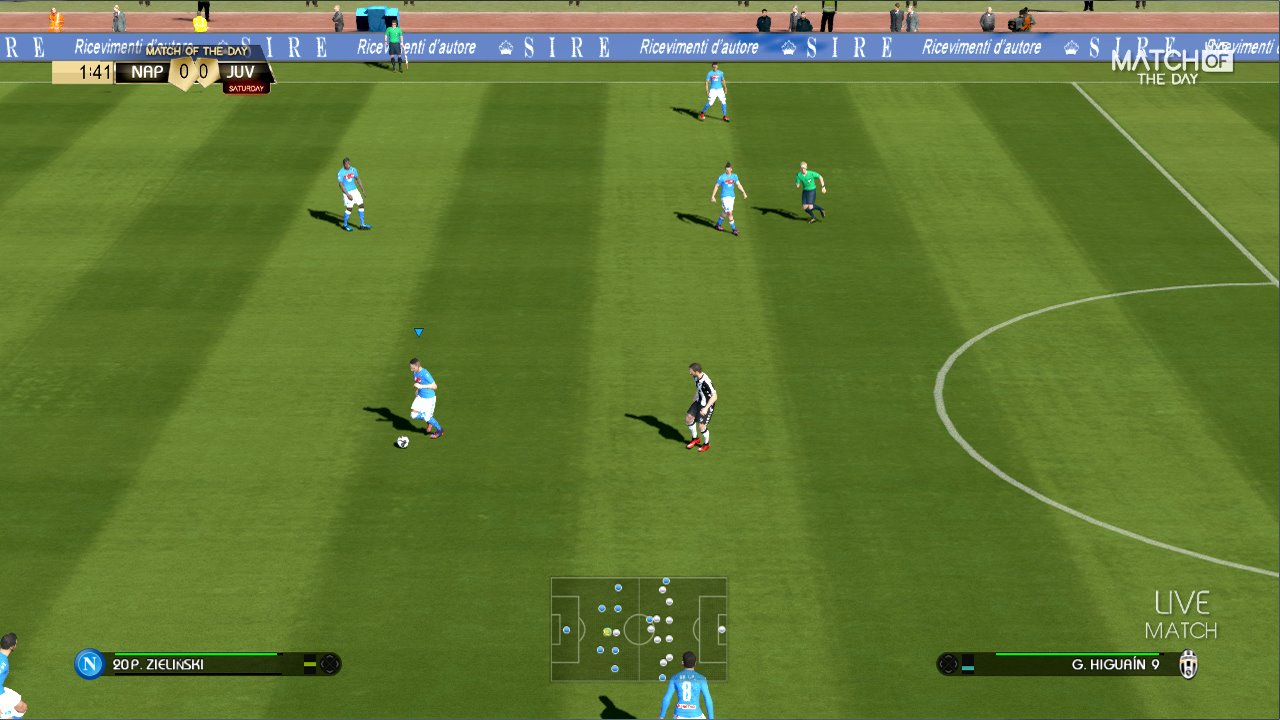
Task: Click the blue cursor triangle above the ball carrier
Action: click(x=417, y=330)
